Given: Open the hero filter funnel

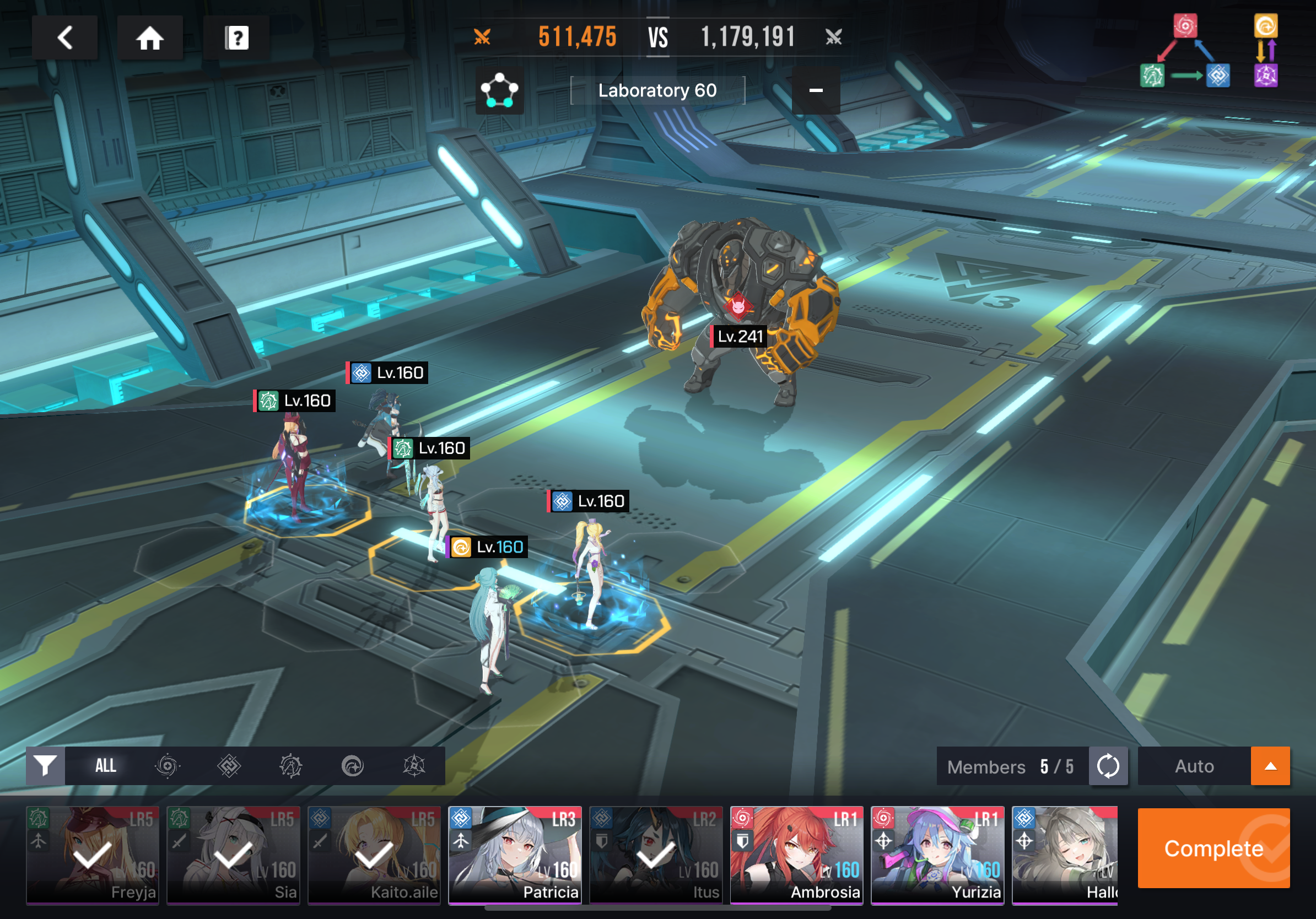Looking at the screenshot, I should [x=45, y=765].
